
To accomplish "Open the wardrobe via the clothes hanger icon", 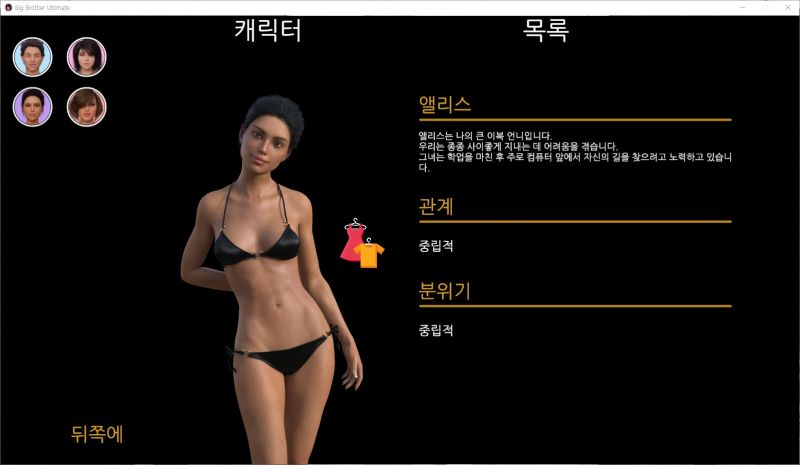I will tap(362, 244).
